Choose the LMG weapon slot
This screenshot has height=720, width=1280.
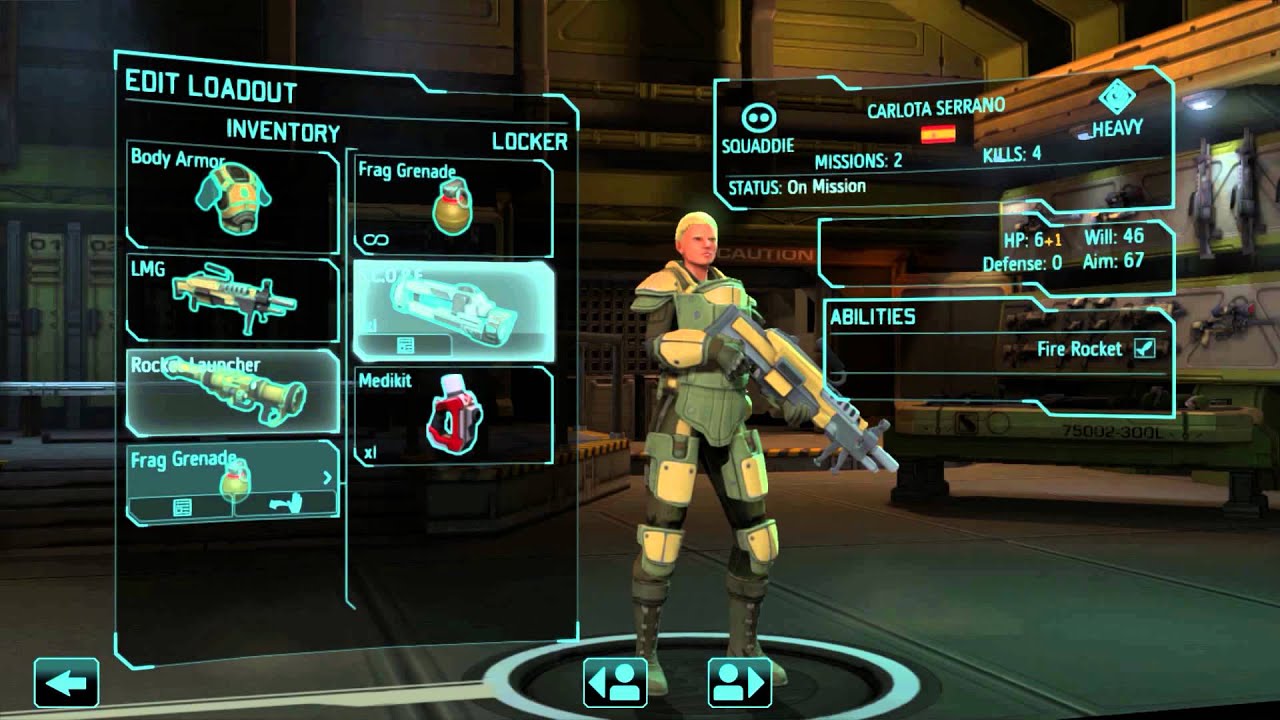[x=232, y=297]
